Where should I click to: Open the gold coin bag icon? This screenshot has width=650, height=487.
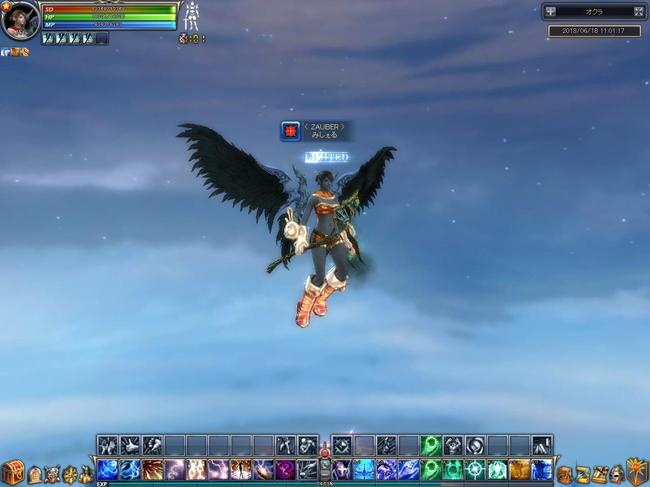[86, 474]
